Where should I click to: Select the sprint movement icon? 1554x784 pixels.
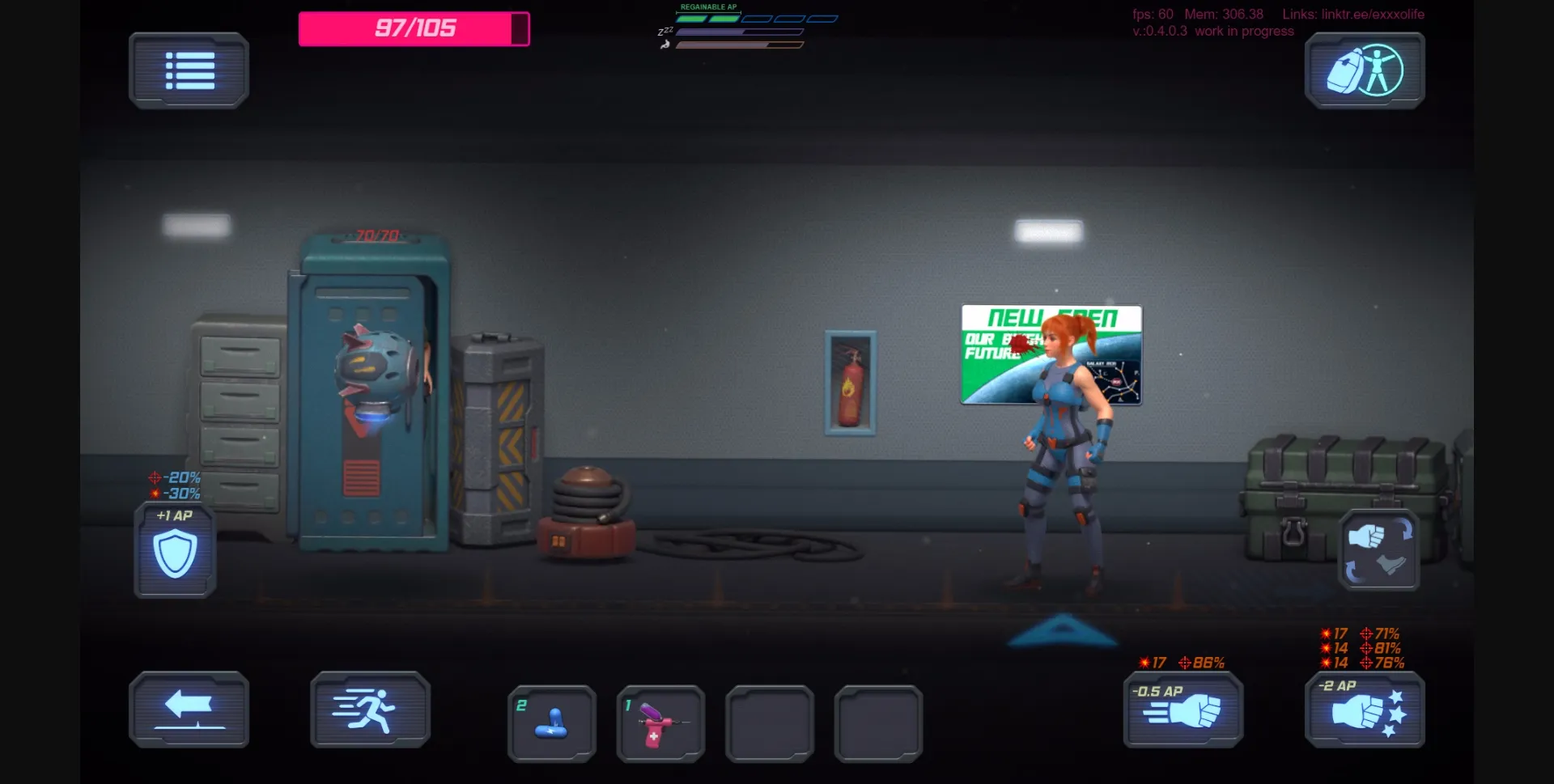[x=370, y=709]
